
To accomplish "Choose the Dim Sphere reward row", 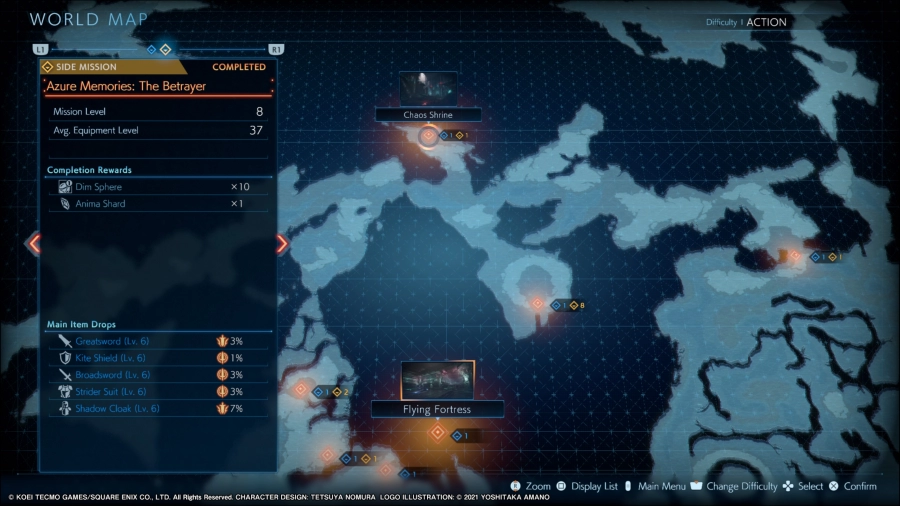I will [x=157, y=187].
